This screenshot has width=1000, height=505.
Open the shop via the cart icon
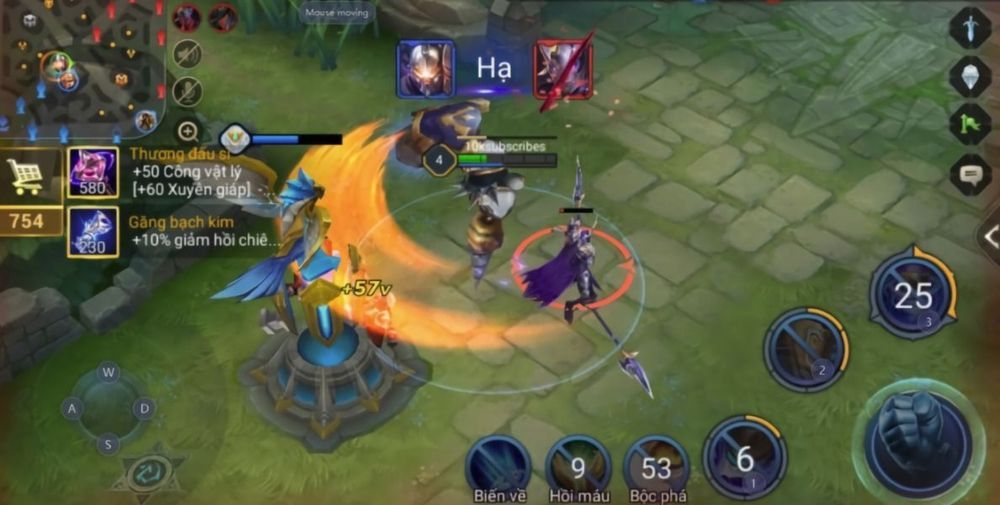(x=25, y=176)
